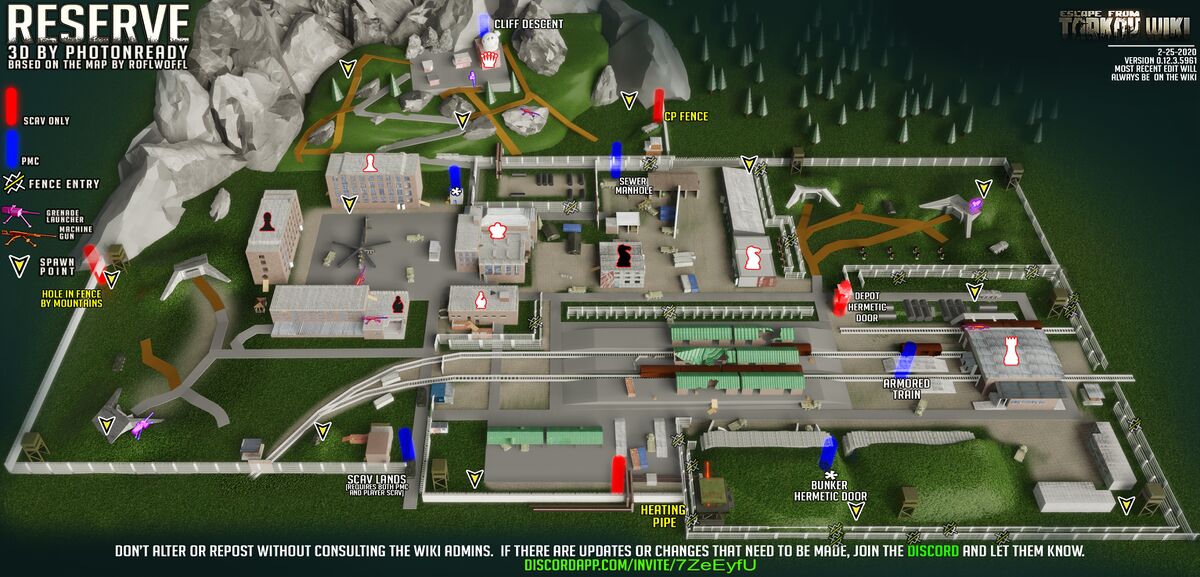Select the Sewer Manhole extraction marker
Screen dimensions: 1200x577
617,160
